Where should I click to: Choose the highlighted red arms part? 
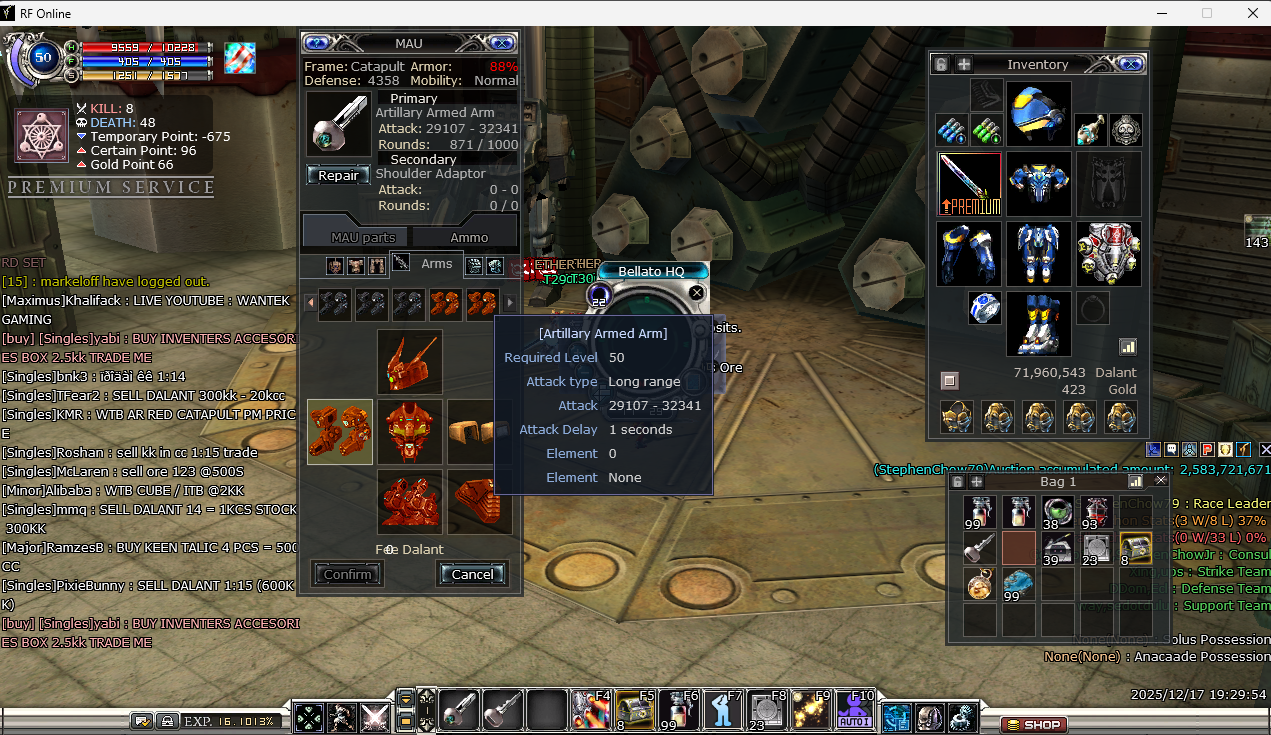pyautogui.click(x=340, y=432)
